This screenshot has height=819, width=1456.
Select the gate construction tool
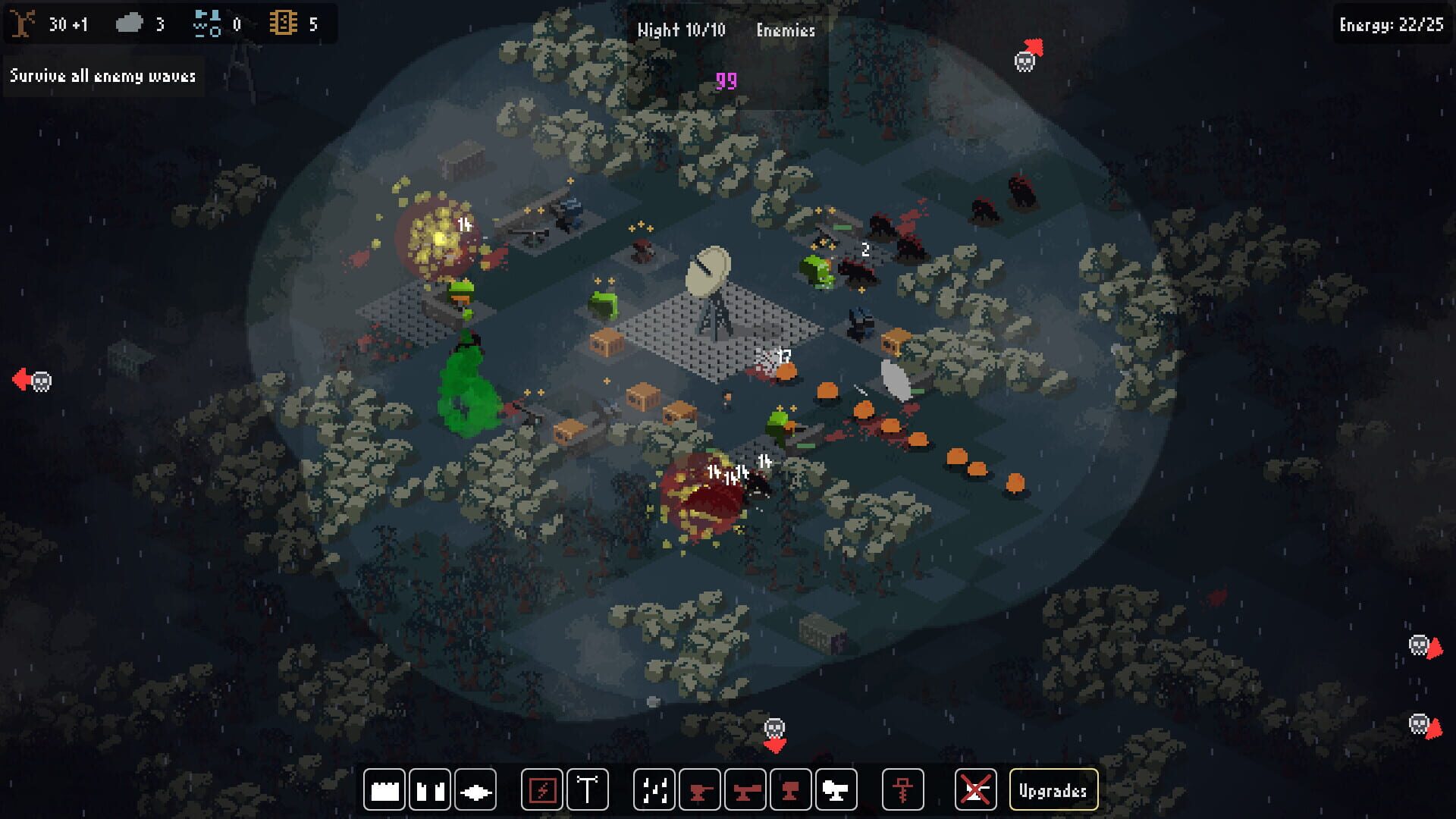tap(429, 789)
